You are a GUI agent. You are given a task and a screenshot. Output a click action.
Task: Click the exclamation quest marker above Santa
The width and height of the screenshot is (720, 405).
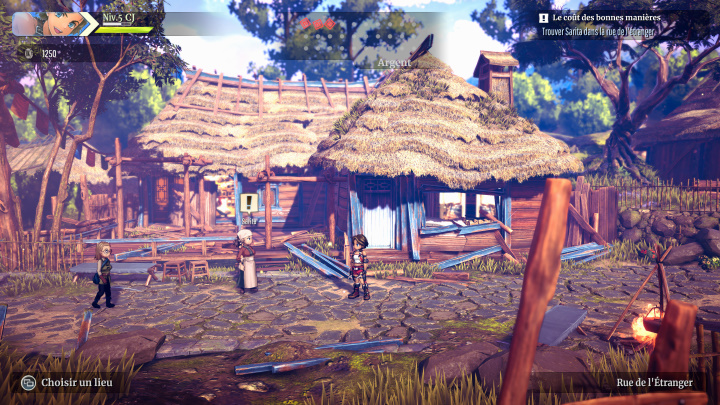click(x=248, y=204)
